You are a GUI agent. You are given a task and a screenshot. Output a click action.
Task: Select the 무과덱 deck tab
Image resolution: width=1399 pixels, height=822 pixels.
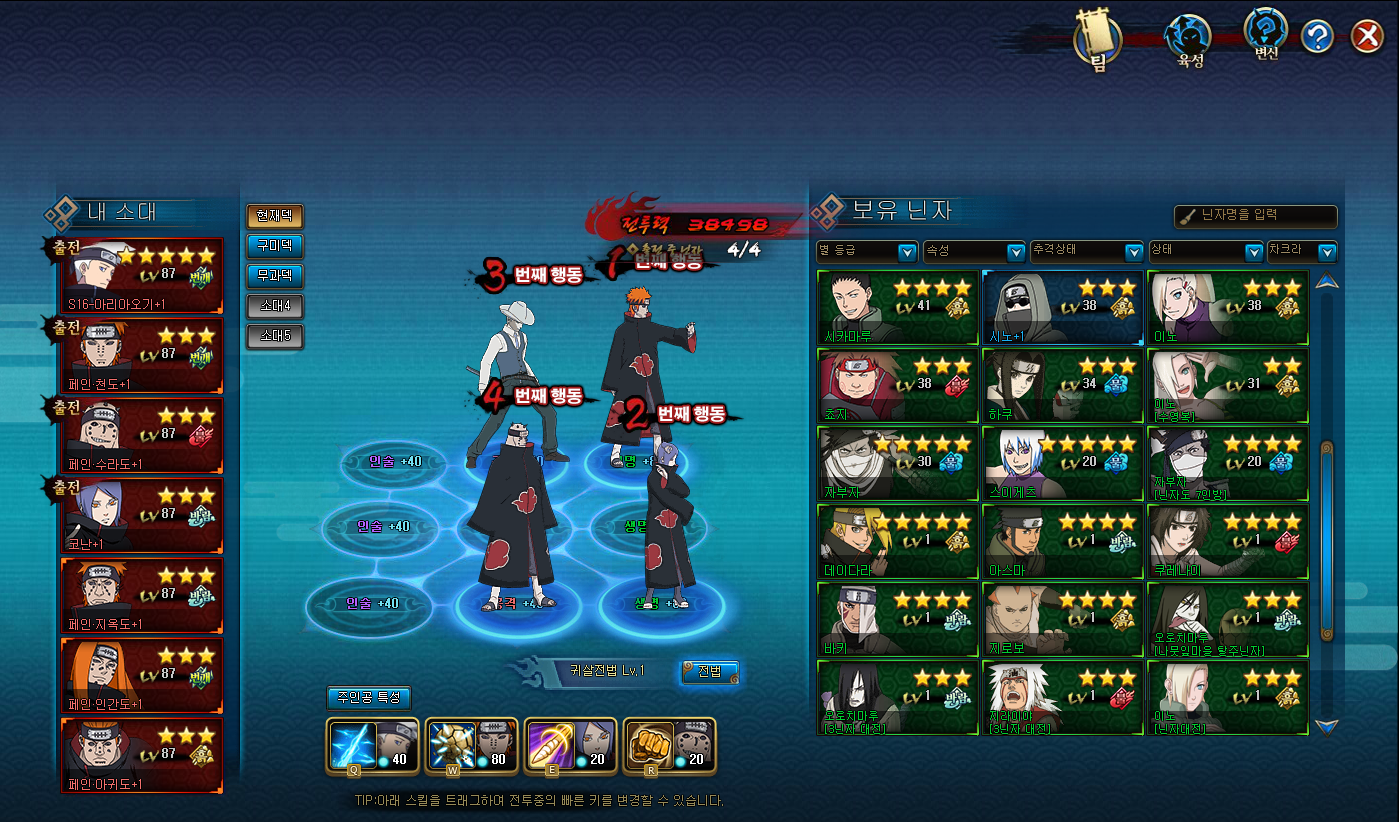click(274, 276)
